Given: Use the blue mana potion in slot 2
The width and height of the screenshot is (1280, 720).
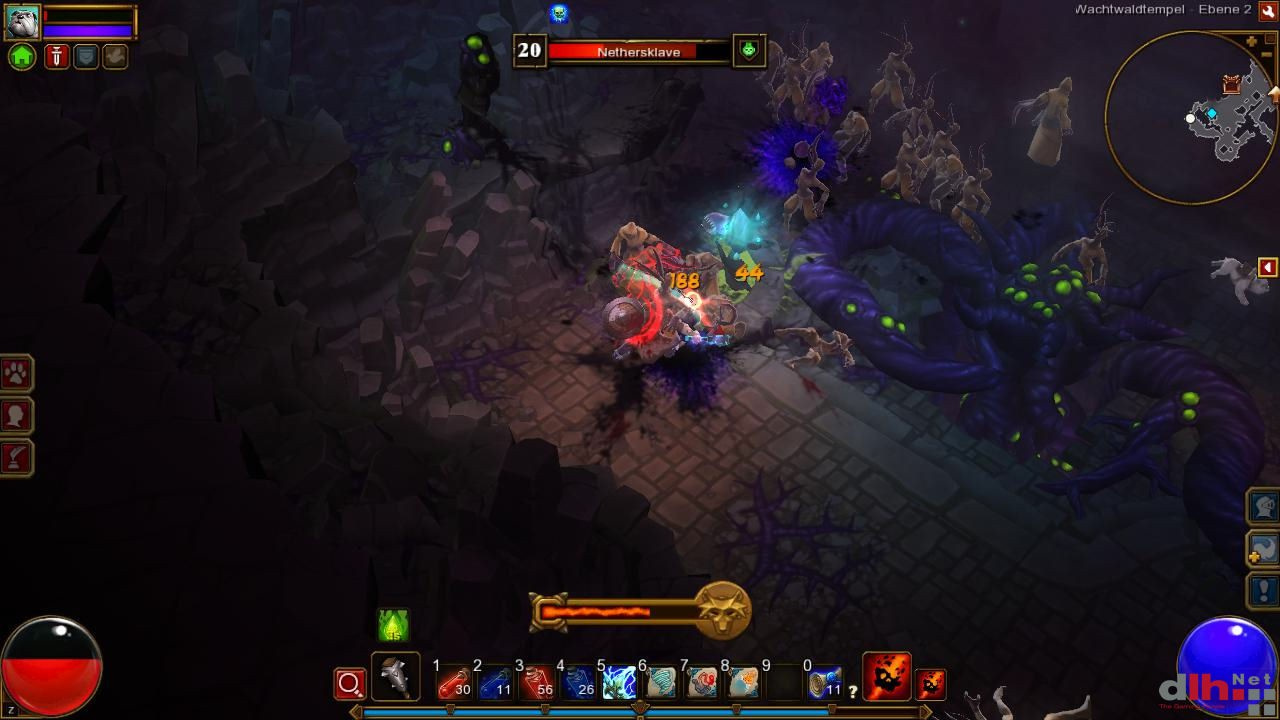Looking at the screenshot, I should pos(495,683).
